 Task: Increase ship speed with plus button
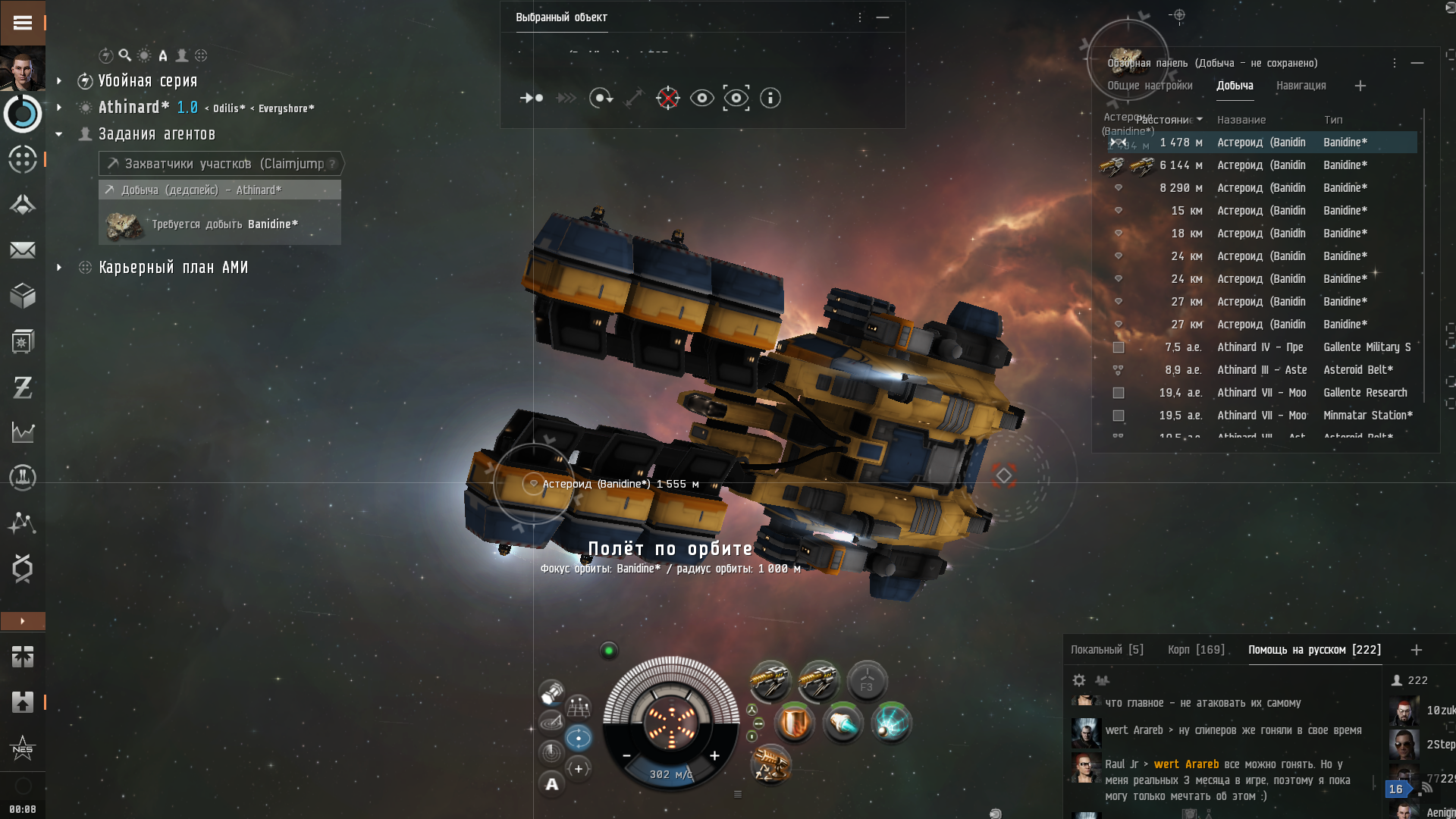tap(714, 755)
